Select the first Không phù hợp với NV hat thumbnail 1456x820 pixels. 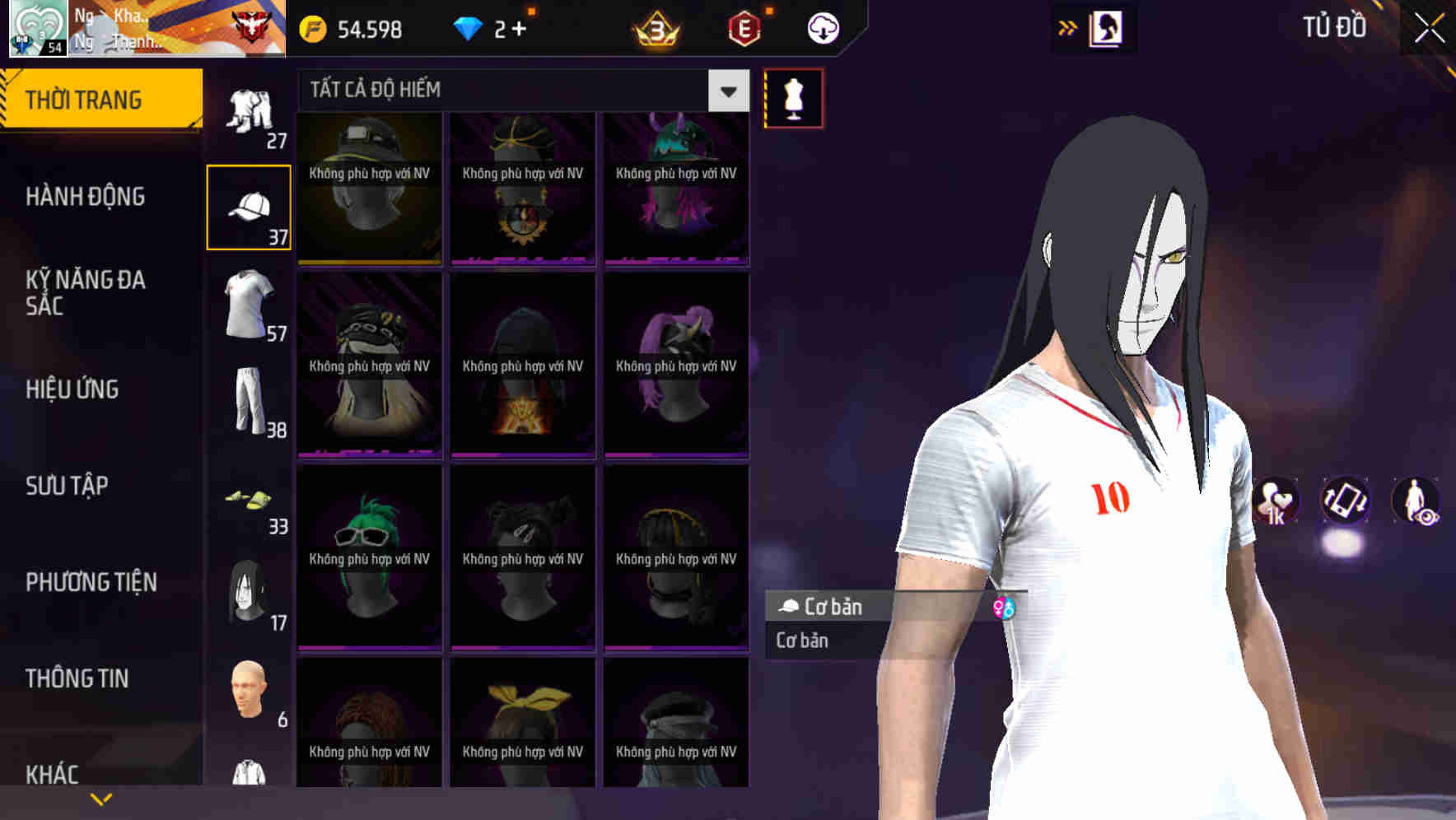[369, 189]
